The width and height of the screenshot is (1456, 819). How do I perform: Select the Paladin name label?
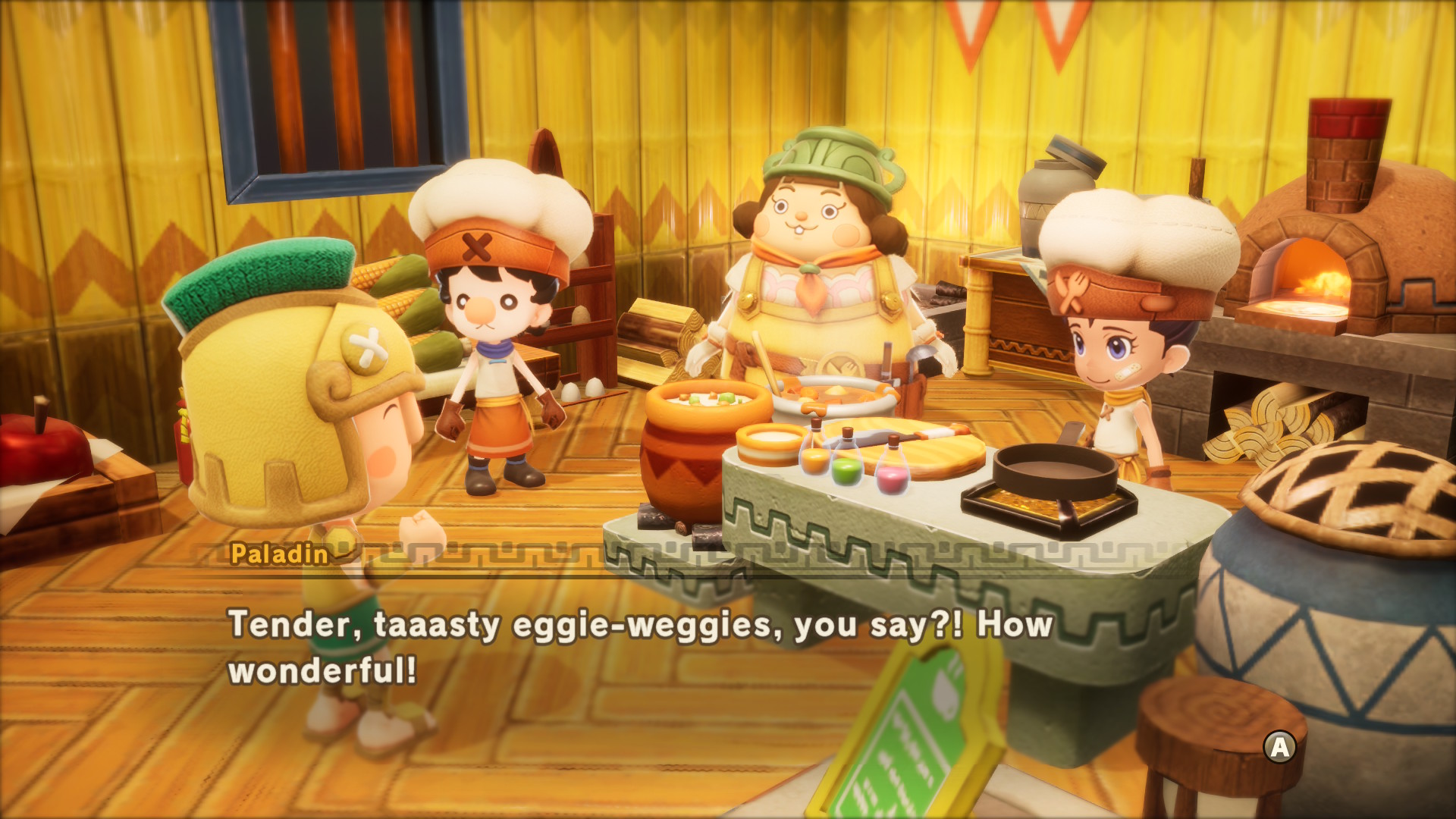pos(281,554)
